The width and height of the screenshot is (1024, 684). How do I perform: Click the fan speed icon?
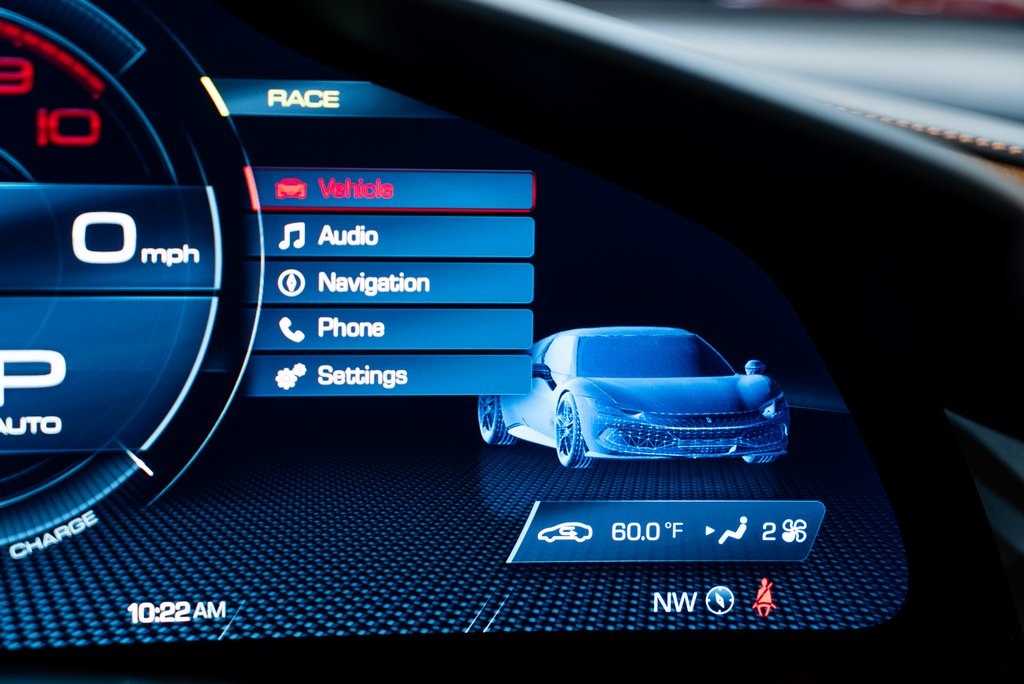click(795, 531)
